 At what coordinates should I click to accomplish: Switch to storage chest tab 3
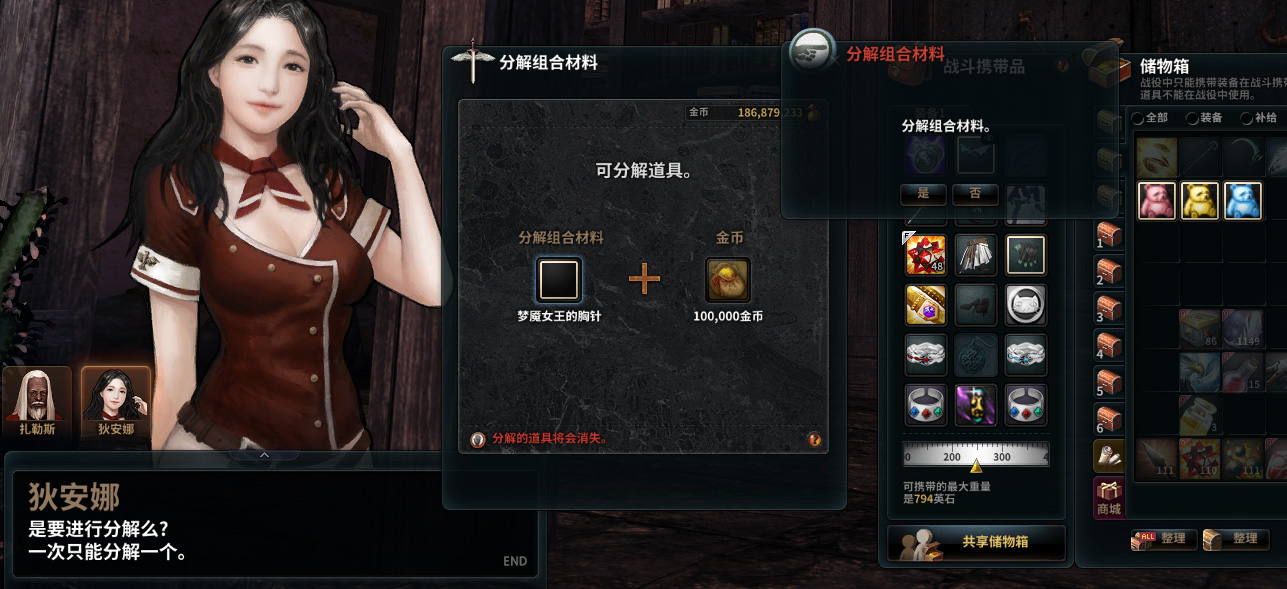[1108, 311]
